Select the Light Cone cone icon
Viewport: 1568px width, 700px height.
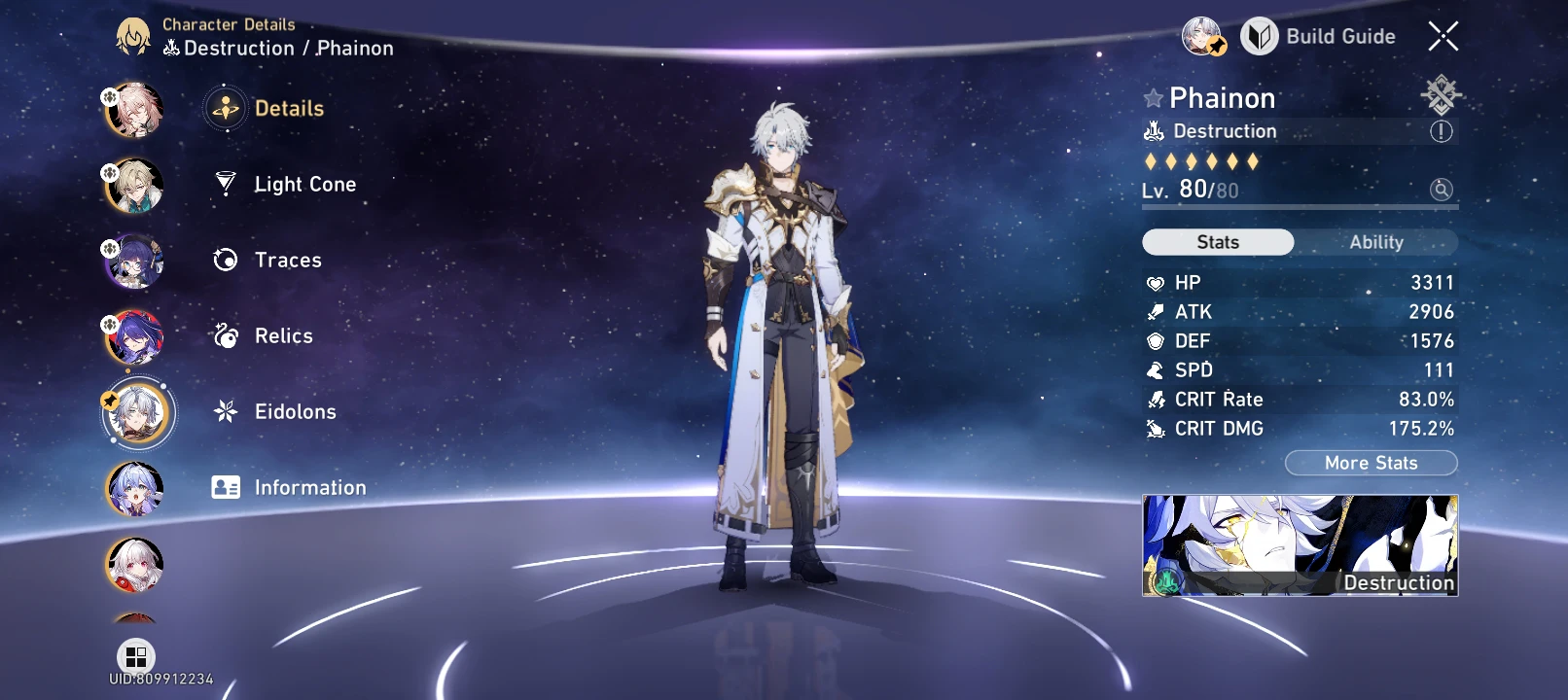[225, 184]
